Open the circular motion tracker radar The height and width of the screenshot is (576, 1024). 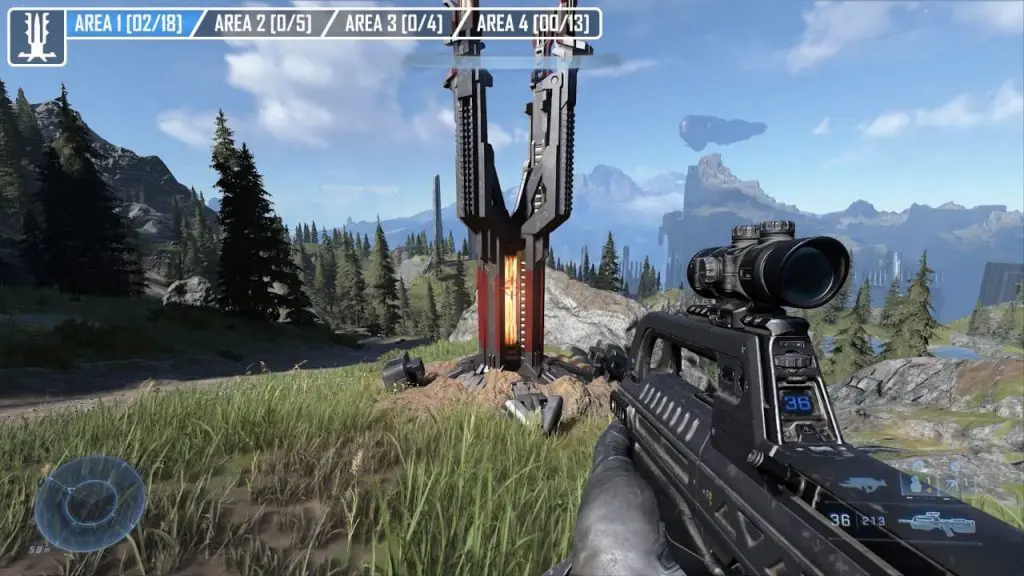(x=90, y=503)
